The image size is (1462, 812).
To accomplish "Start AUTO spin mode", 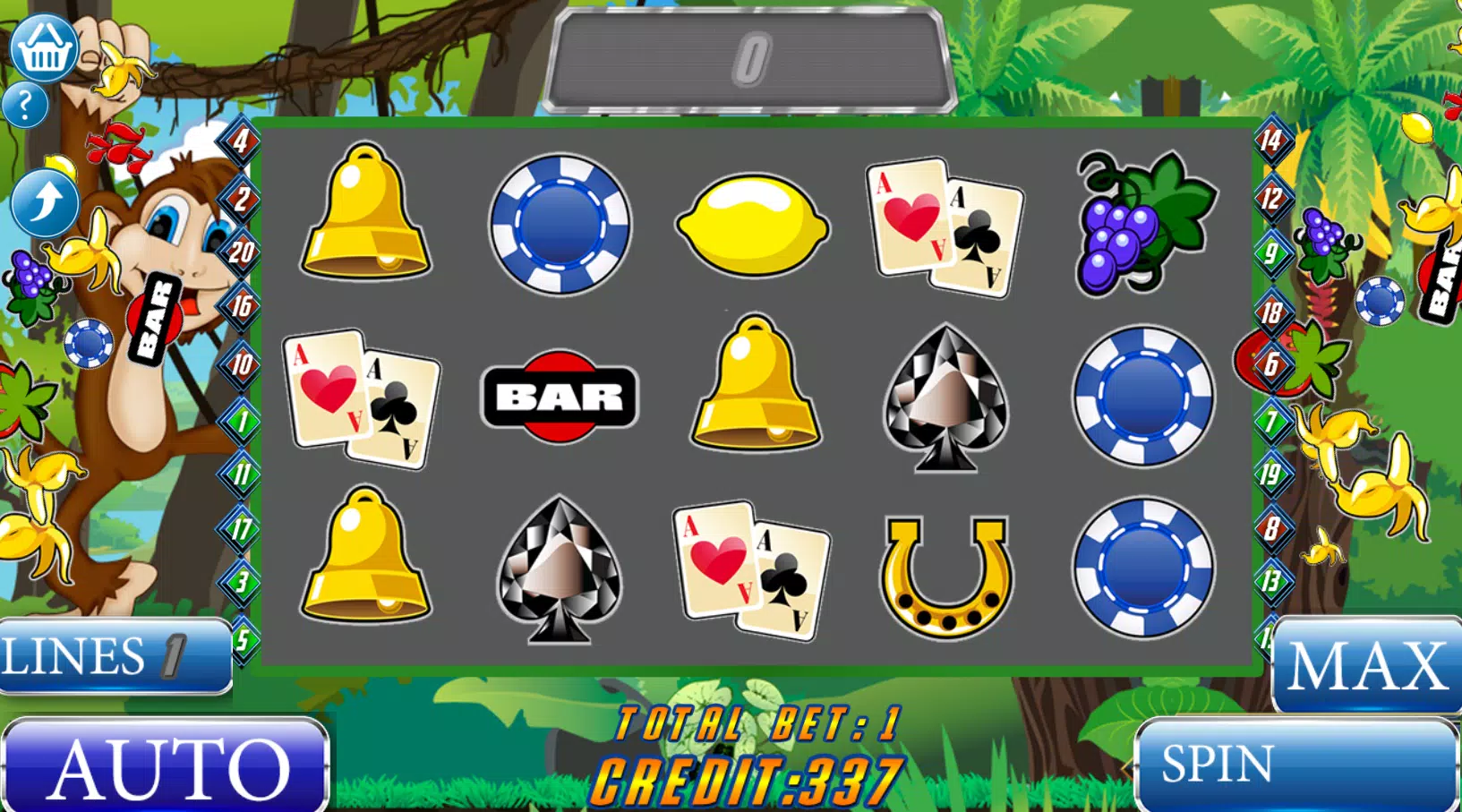I will coord(166,766).
